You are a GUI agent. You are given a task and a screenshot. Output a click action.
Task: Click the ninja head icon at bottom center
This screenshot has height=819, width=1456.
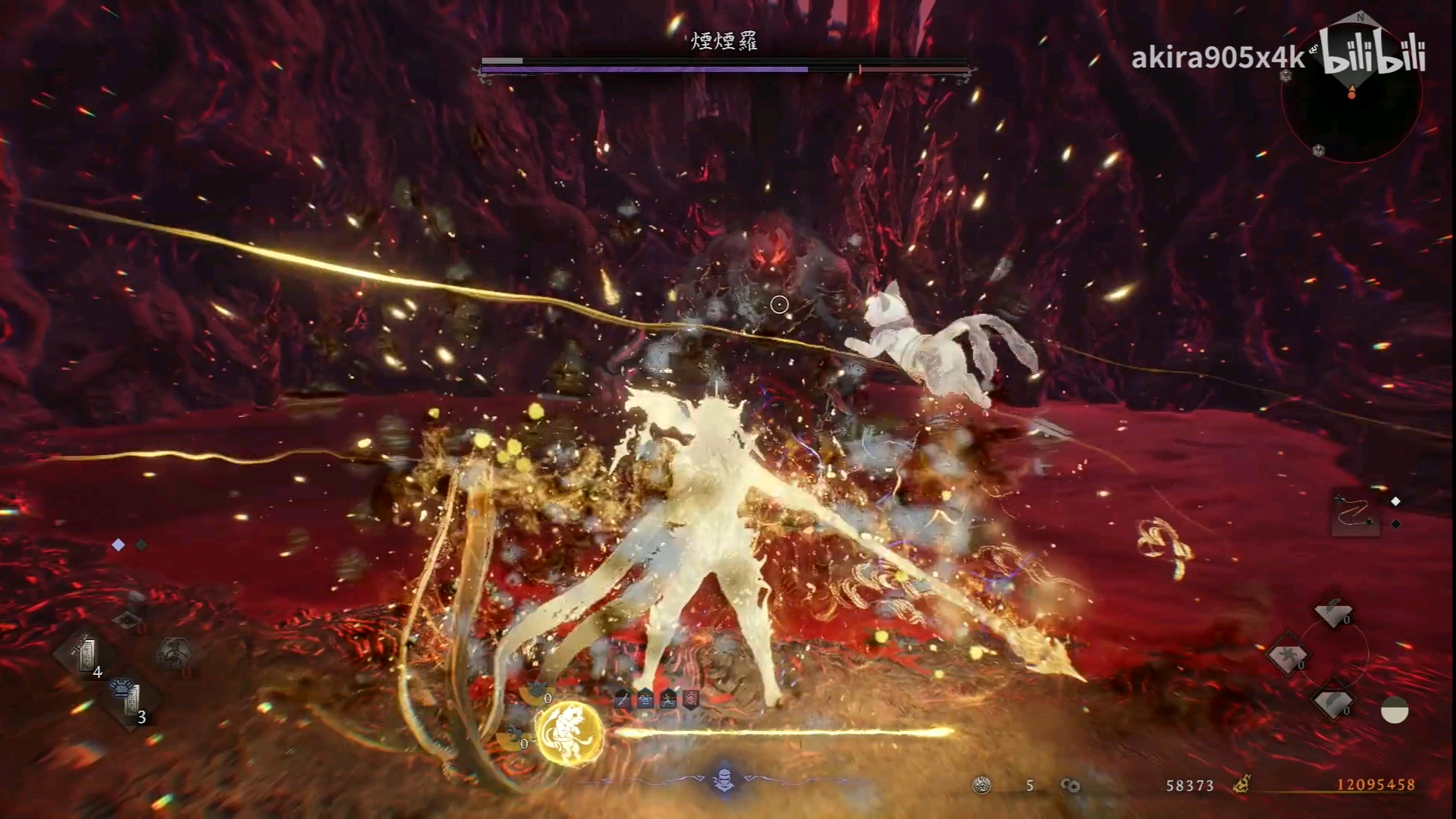tap(723, 779)
